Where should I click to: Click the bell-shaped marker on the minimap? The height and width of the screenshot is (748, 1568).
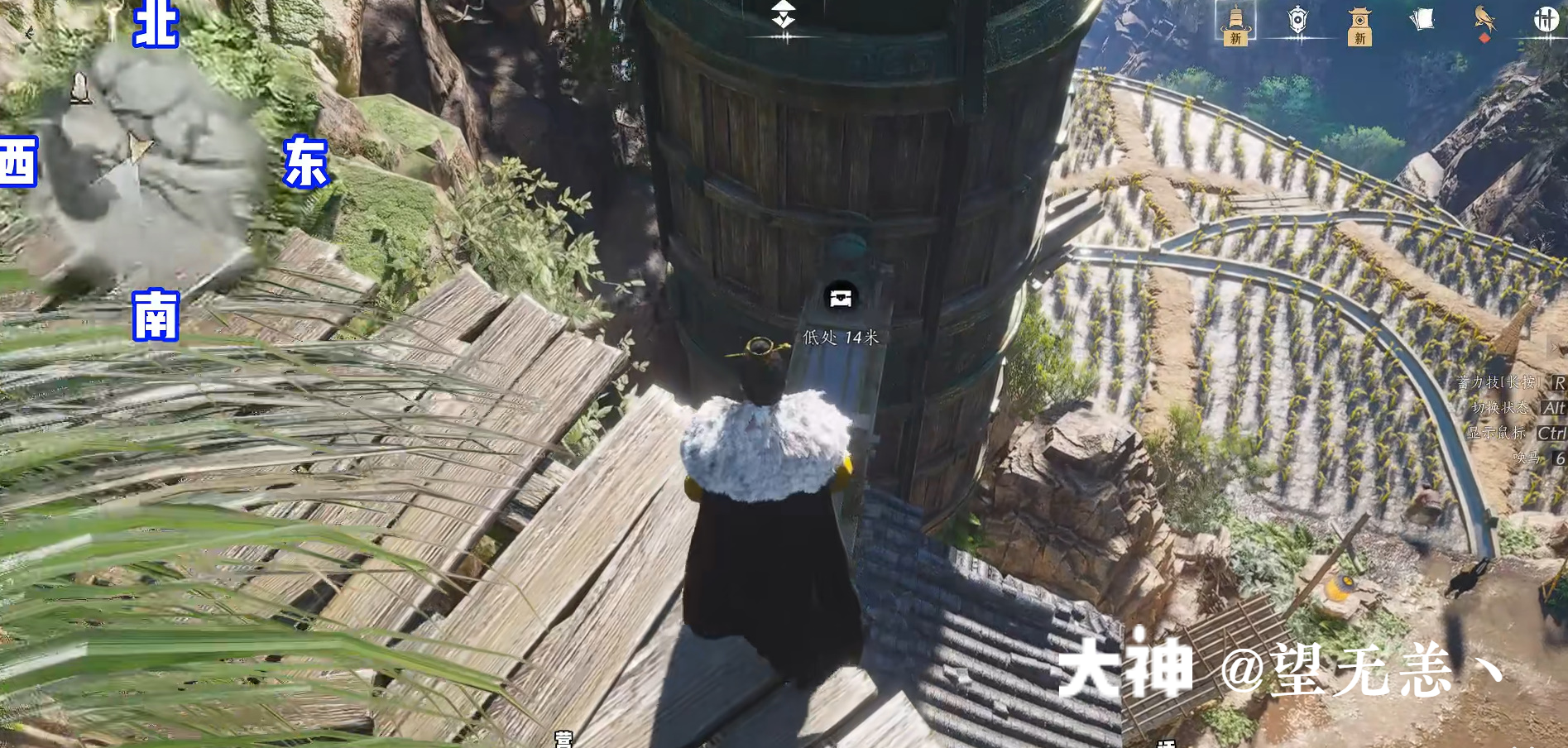click(x=80, y=87)
